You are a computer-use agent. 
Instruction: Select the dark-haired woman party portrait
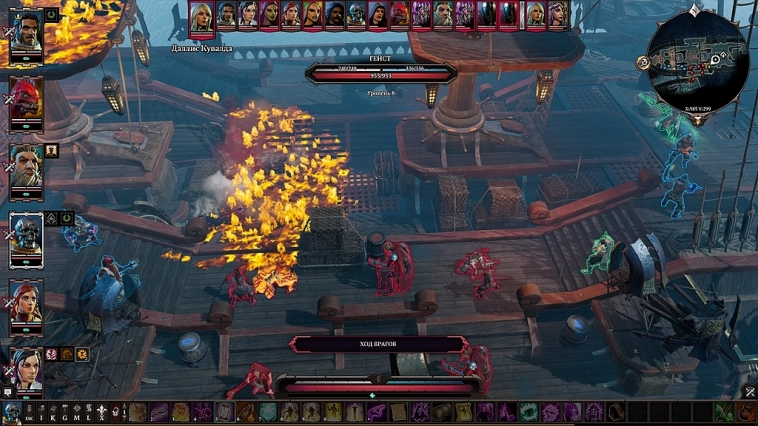point(26,366)
